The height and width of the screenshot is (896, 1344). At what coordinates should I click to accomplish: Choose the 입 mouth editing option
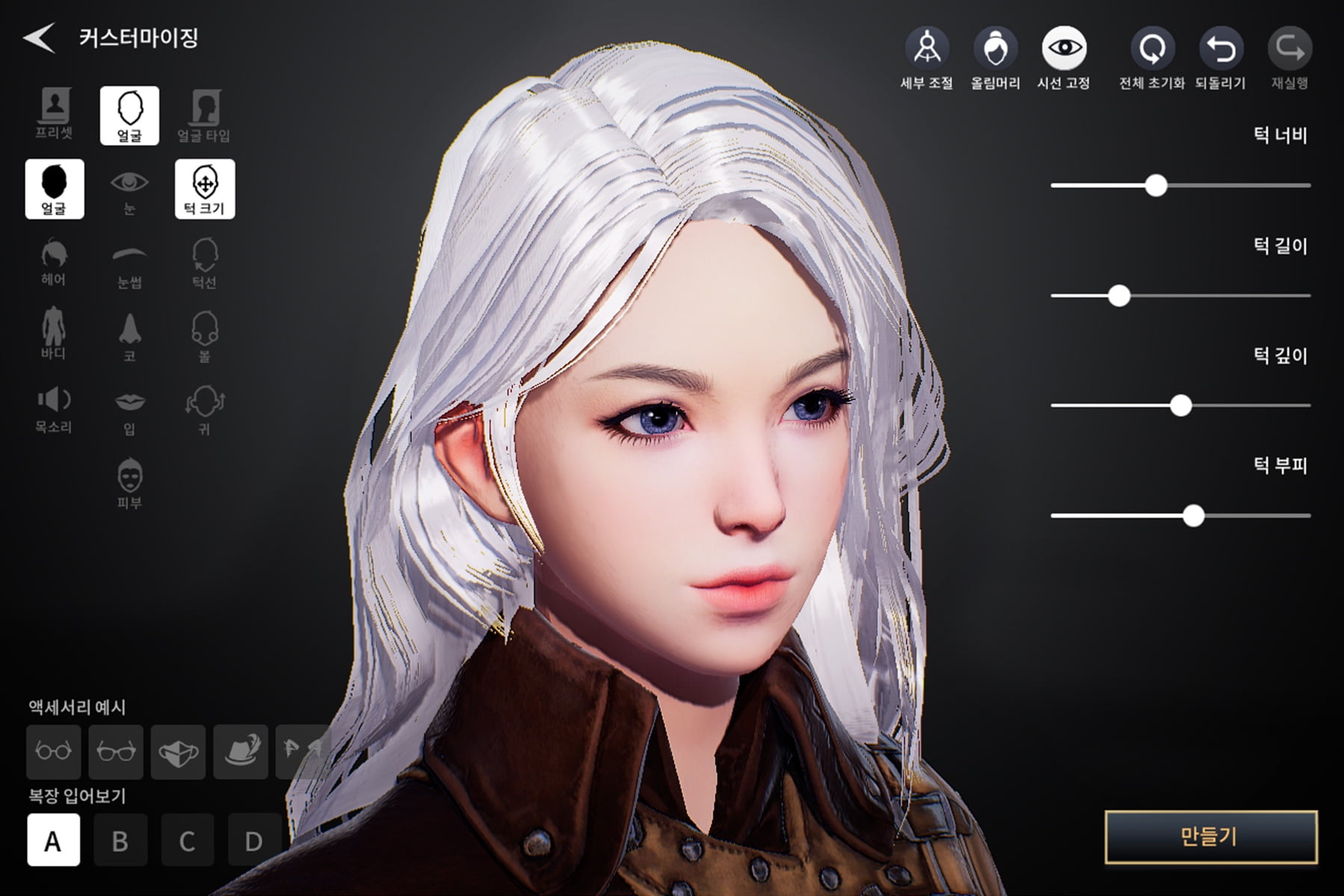pyautogui.click(x=129, y=410)
